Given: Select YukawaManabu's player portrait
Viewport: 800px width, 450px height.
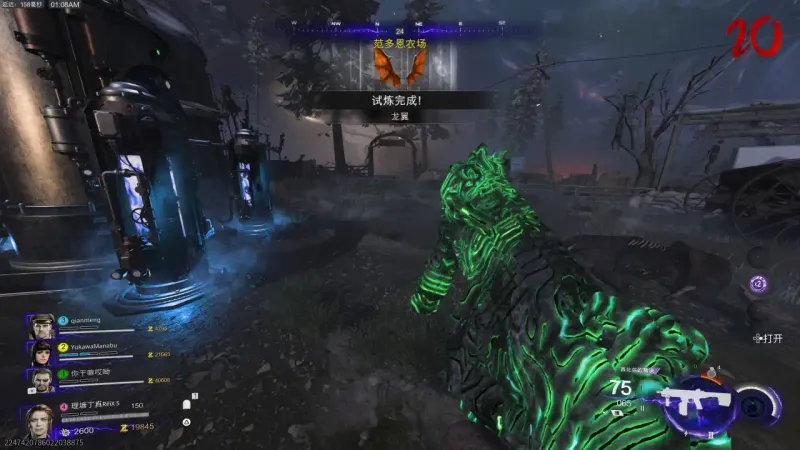Looking at the screenshot, I should click(x=41, y=352).
